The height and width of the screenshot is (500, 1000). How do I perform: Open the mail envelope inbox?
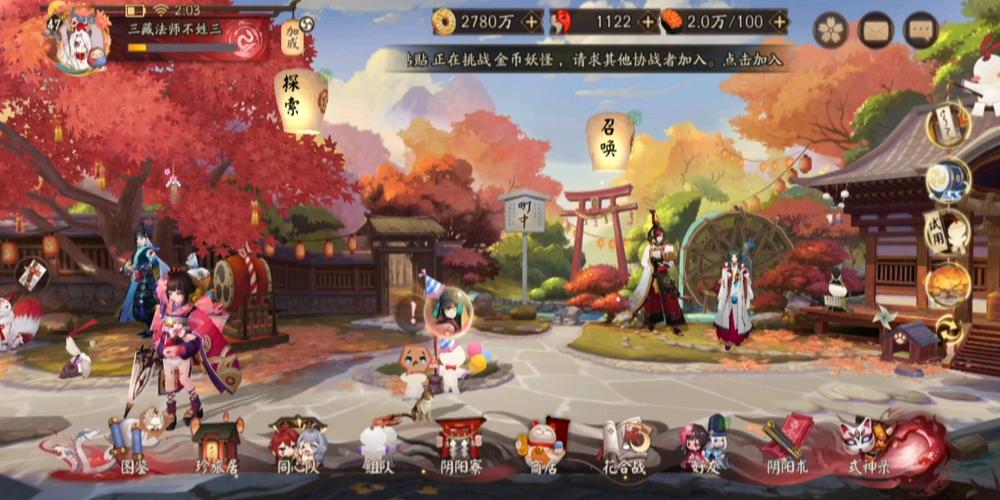[876, 29]
